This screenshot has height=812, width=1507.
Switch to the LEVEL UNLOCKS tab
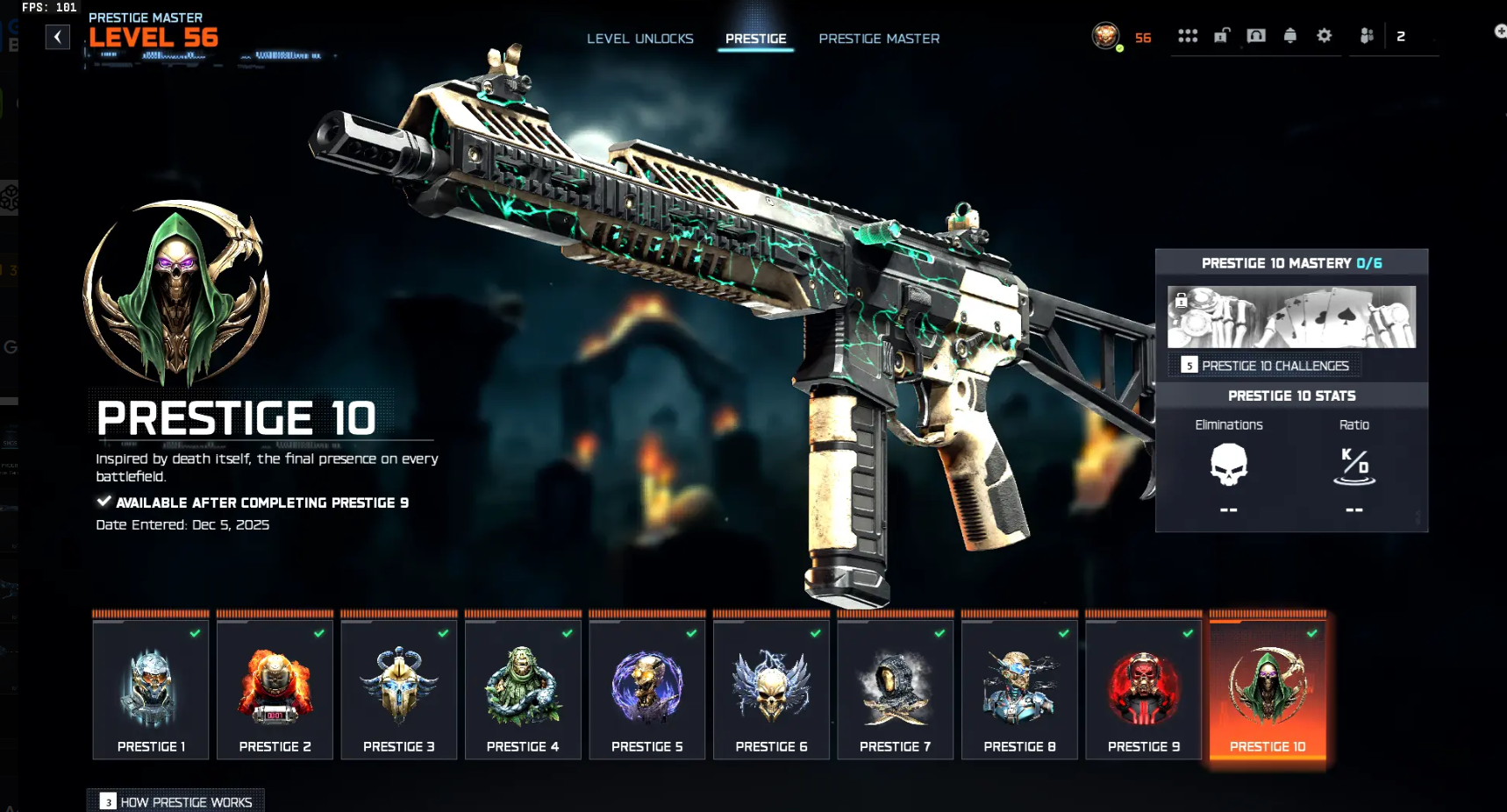640,39
